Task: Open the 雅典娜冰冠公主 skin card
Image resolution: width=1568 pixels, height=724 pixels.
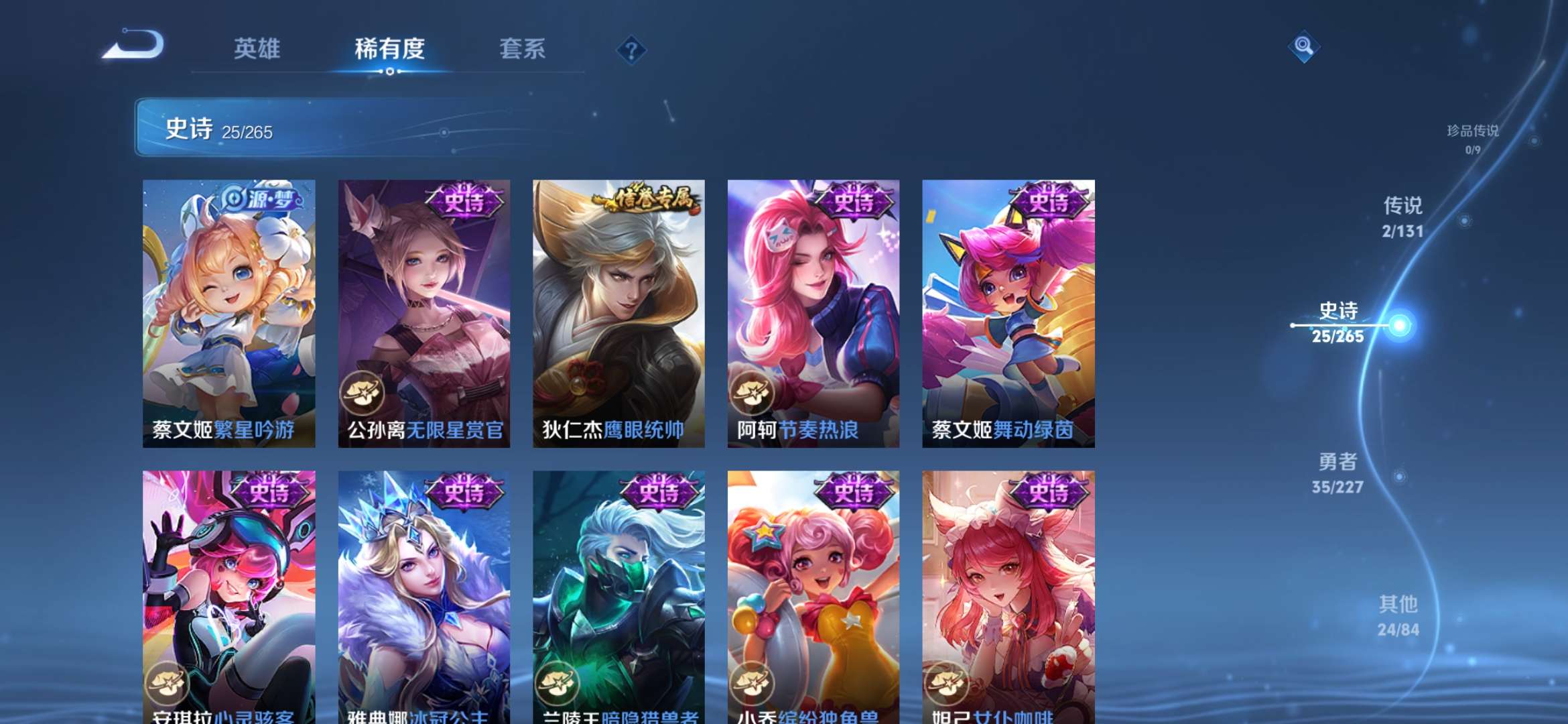Action: [424, 590]
